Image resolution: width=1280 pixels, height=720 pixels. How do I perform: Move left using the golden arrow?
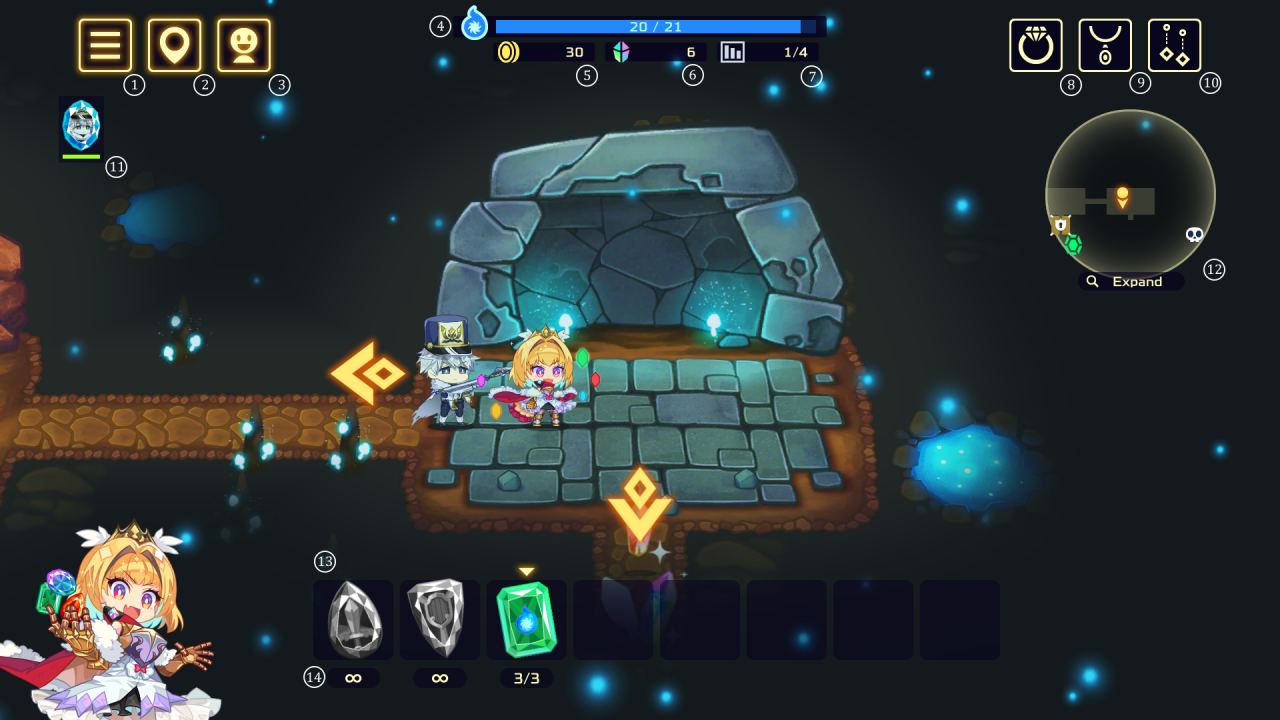tap(367, 373)
